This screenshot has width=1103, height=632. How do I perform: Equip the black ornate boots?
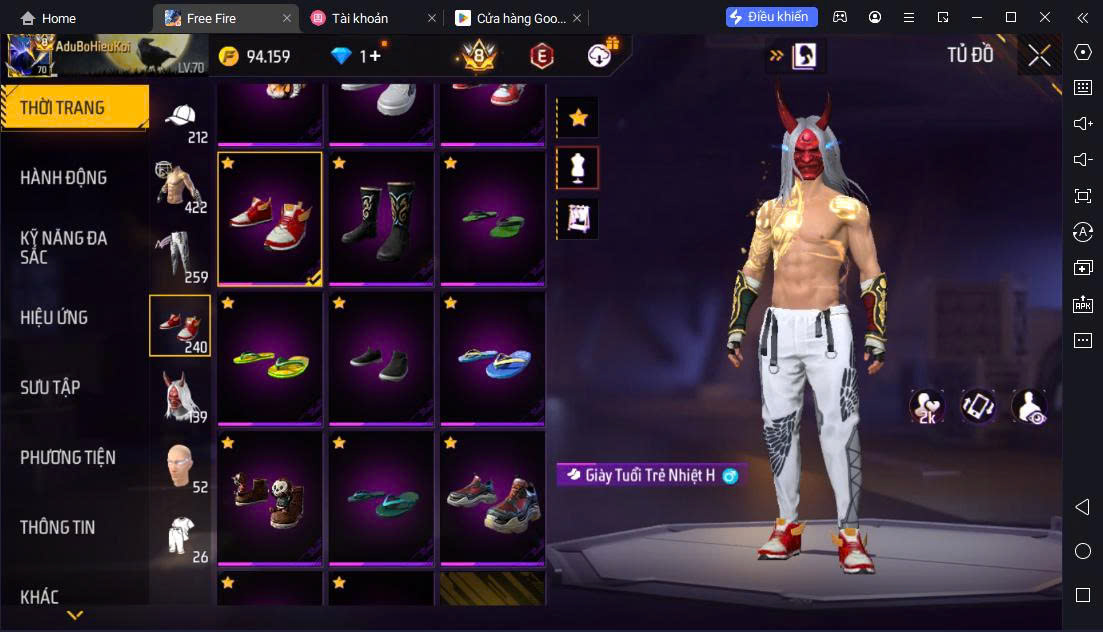point(381,218)
